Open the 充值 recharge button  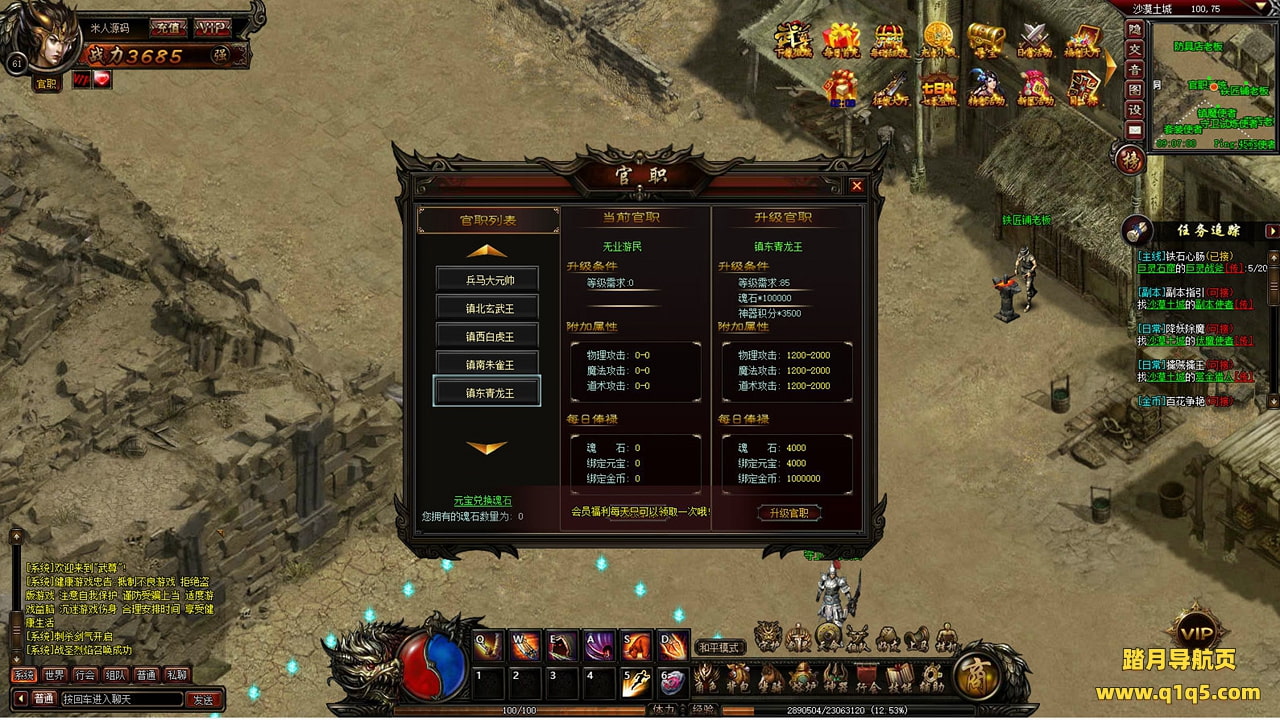coord(166,28)
